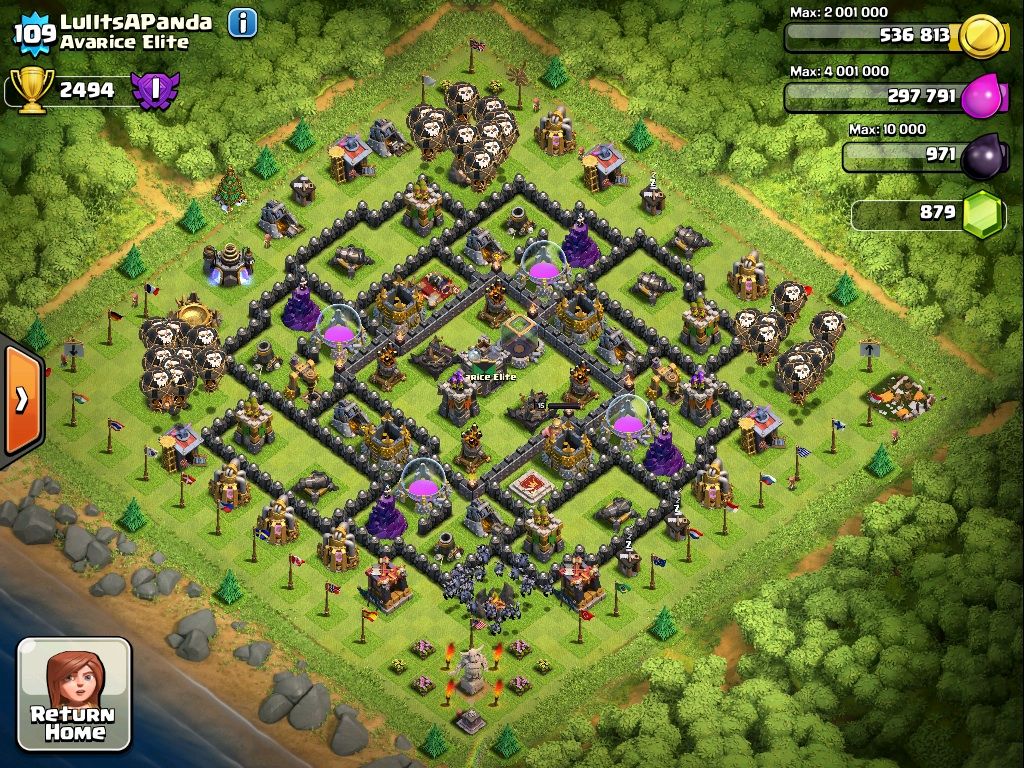Open the player info button
Viewport: 1024px width, 768px height.
click(x=243, y=23)
